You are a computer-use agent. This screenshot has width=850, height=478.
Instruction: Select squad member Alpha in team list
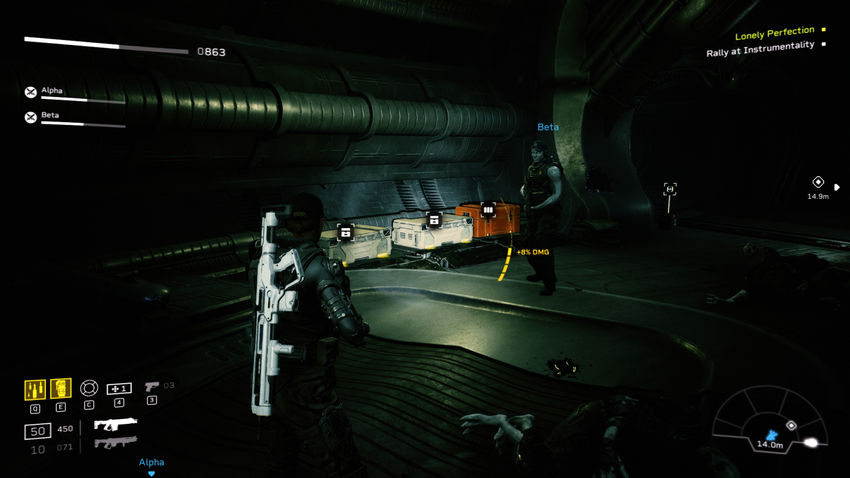pos(52,91)
